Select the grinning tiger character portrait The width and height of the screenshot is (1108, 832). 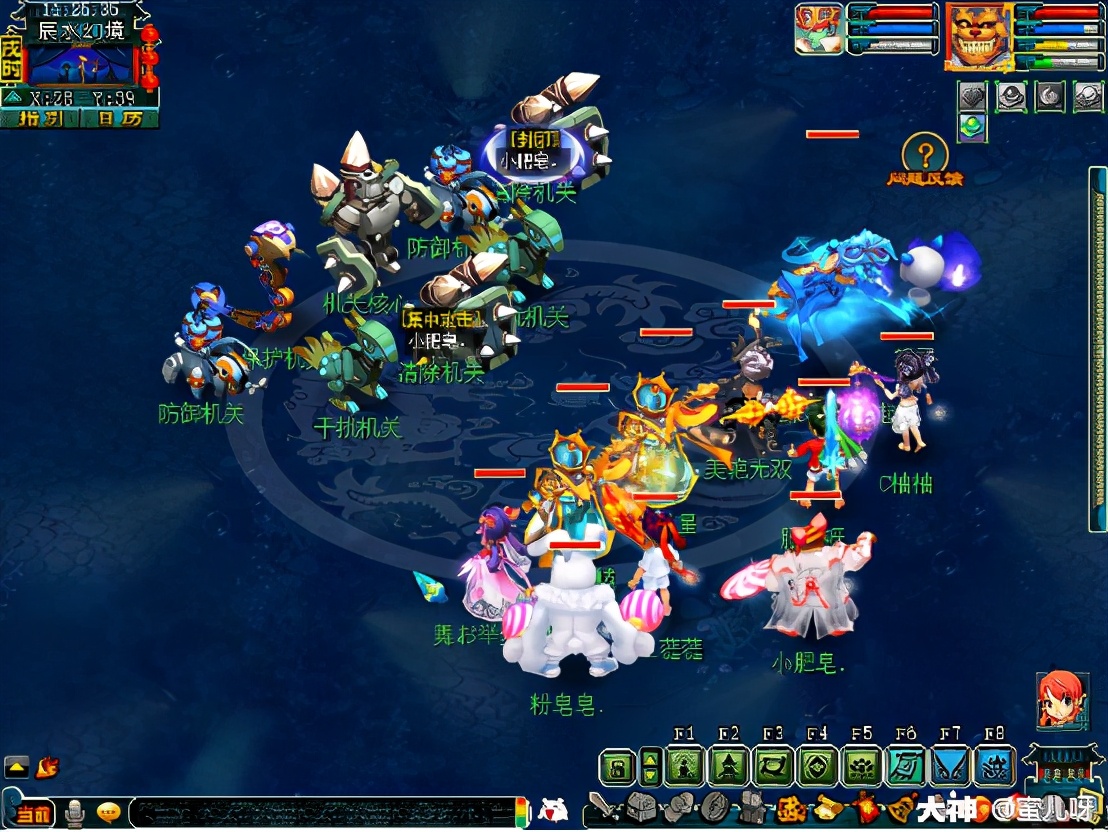(977, 37)
